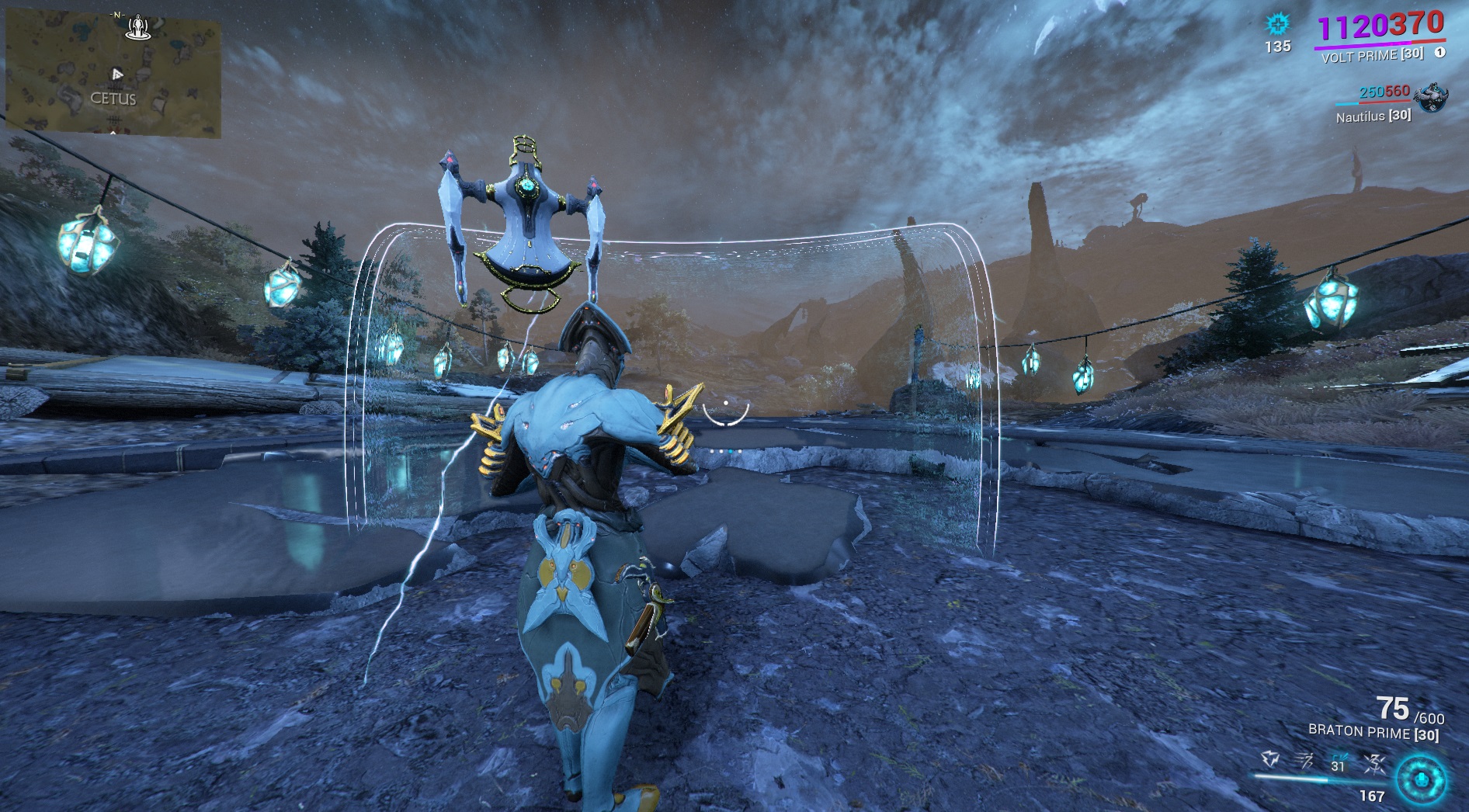Screen dimensions: 1469x812
Task: Select the seated figure marker on minimap
Action: coord(140,27)
